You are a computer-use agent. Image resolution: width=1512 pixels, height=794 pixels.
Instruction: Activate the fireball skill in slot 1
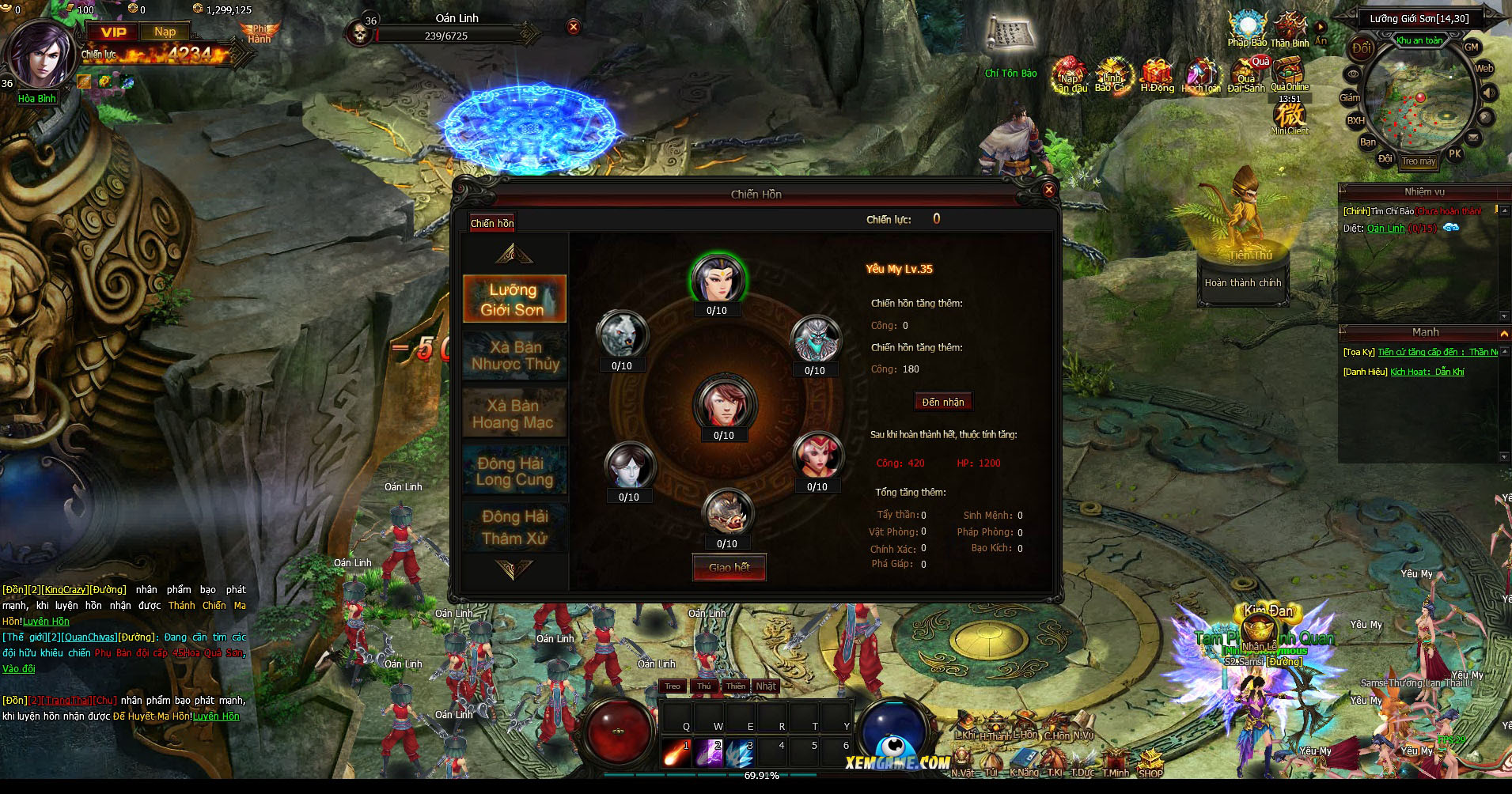coord(676,752)
